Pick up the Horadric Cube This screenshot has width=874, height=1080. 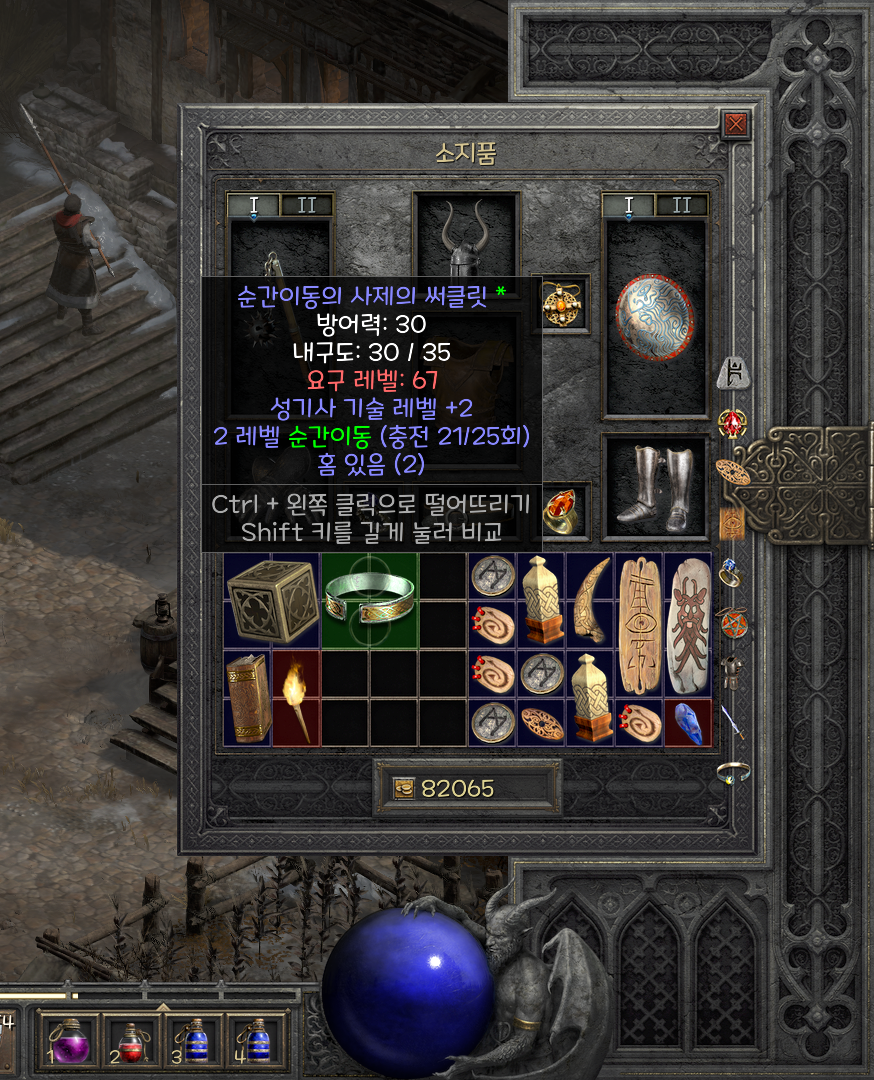pos(272,601)
